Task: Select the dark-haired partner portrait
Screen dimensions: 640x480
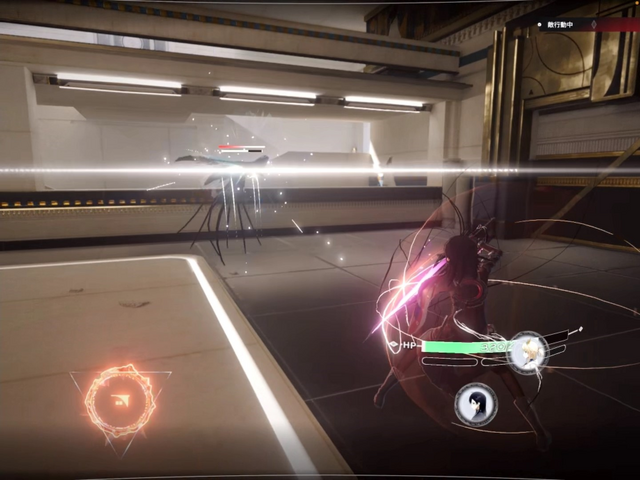Action: [476, 404]
